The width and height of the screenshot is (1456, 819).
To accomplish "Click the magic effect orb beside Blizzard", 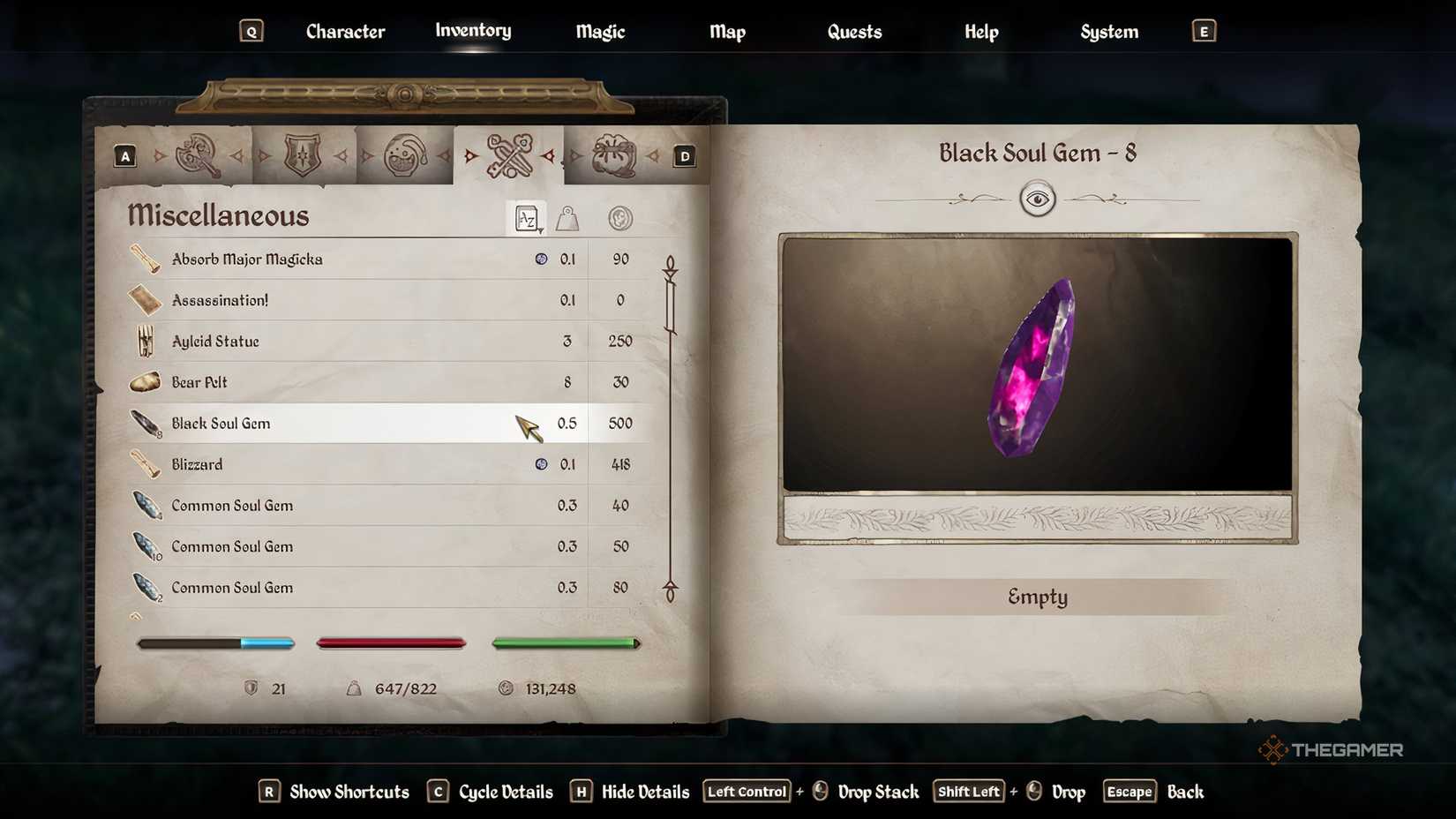I will click(541, 463).
